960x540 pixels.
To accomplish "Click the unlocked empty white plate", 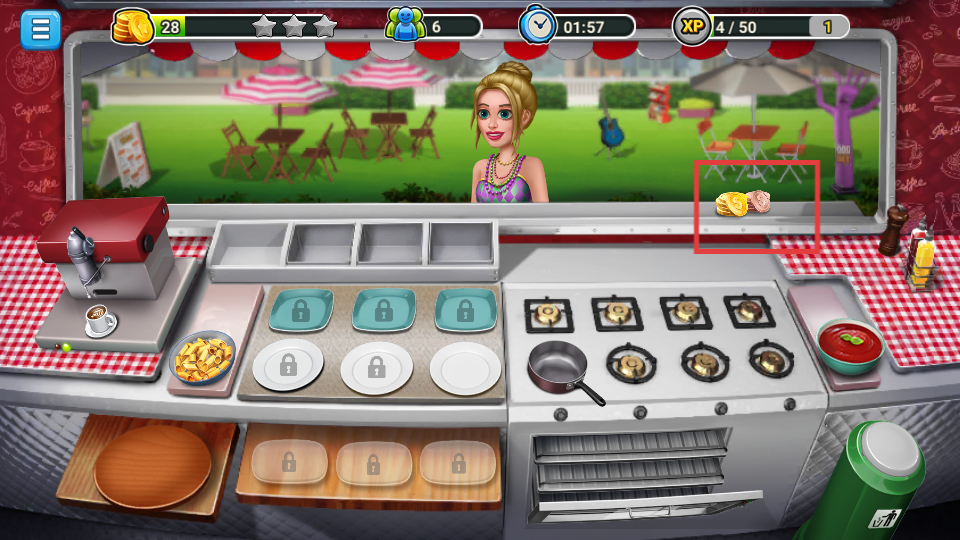I will pyautogui.click(x=465, y=368).
